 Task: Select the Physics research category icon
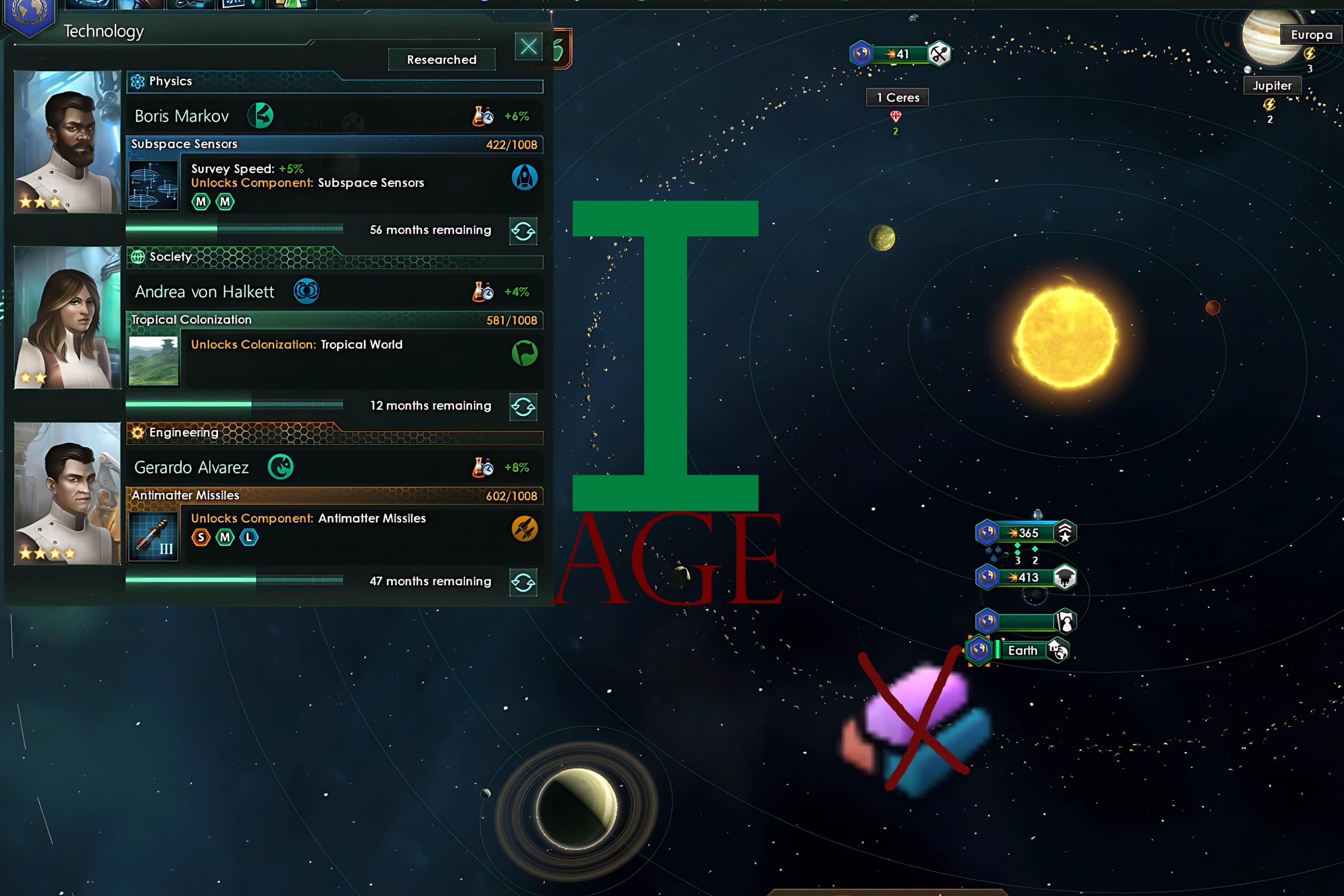[x=137, y=81]
